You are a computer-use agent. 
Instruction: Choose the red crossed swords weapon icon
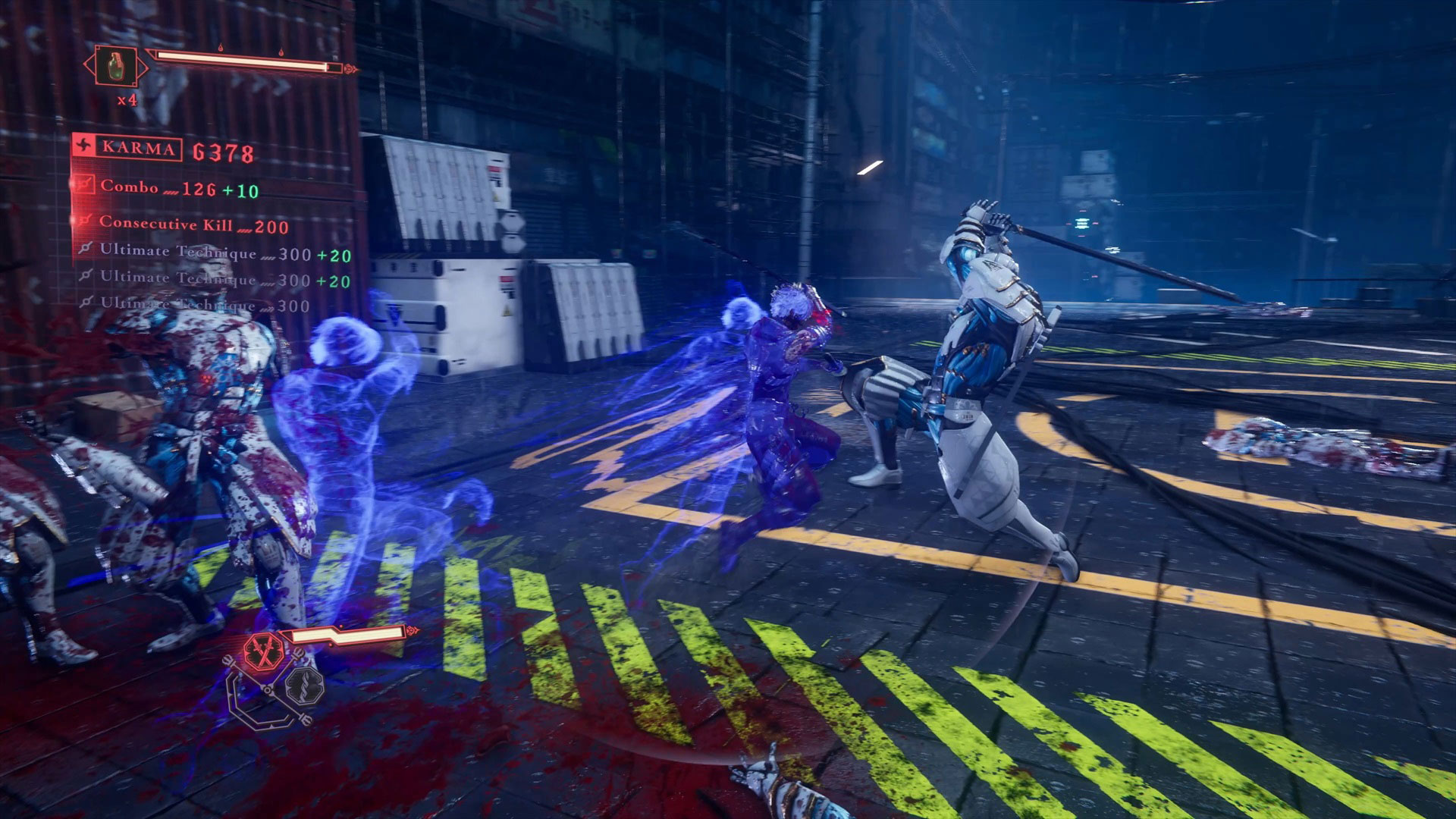pyautogui.click(x=263, y=652)
